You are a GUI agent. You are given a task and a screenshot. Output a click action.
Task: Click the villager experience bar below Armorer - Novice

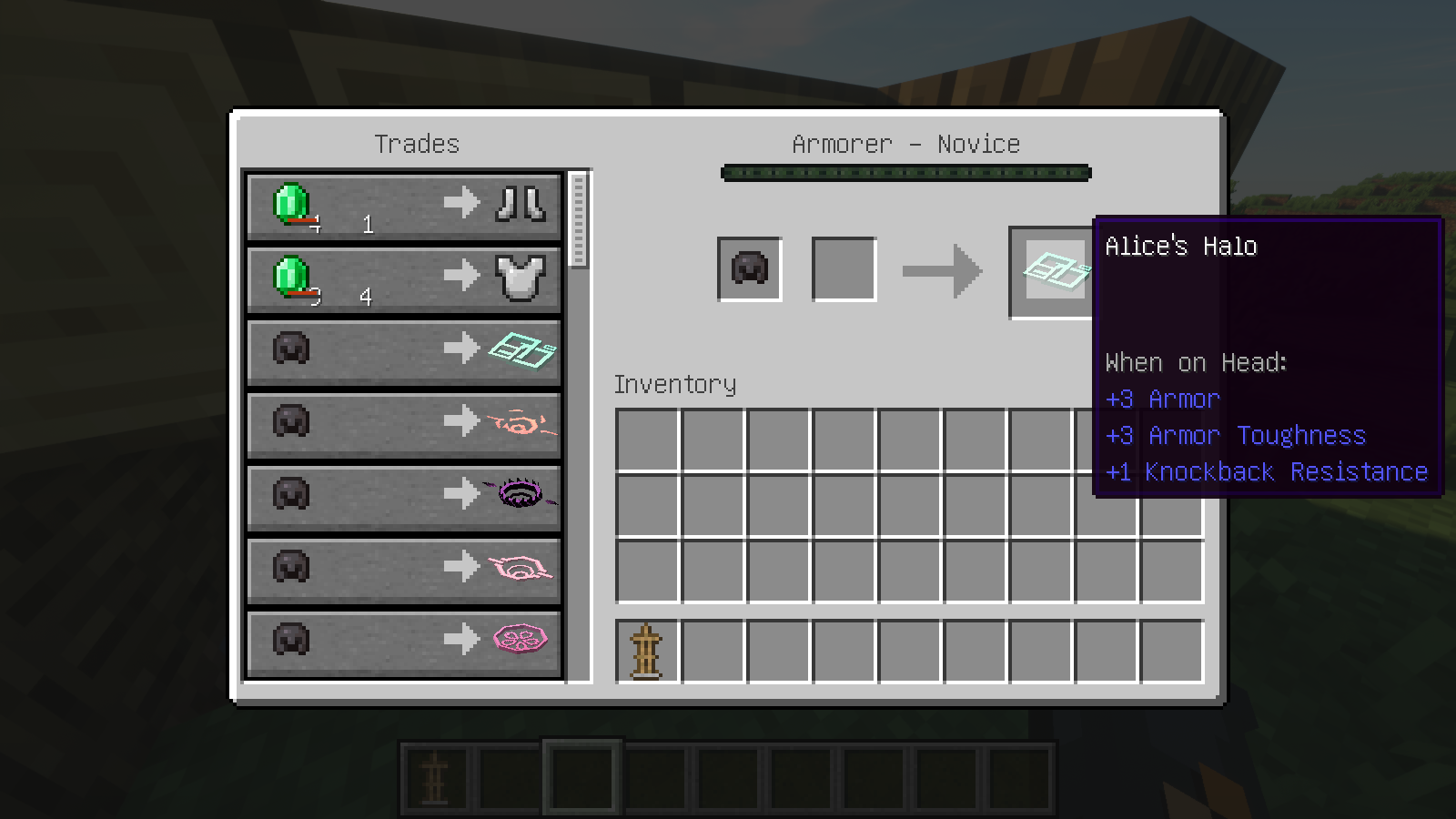click(x=905, y=172)
